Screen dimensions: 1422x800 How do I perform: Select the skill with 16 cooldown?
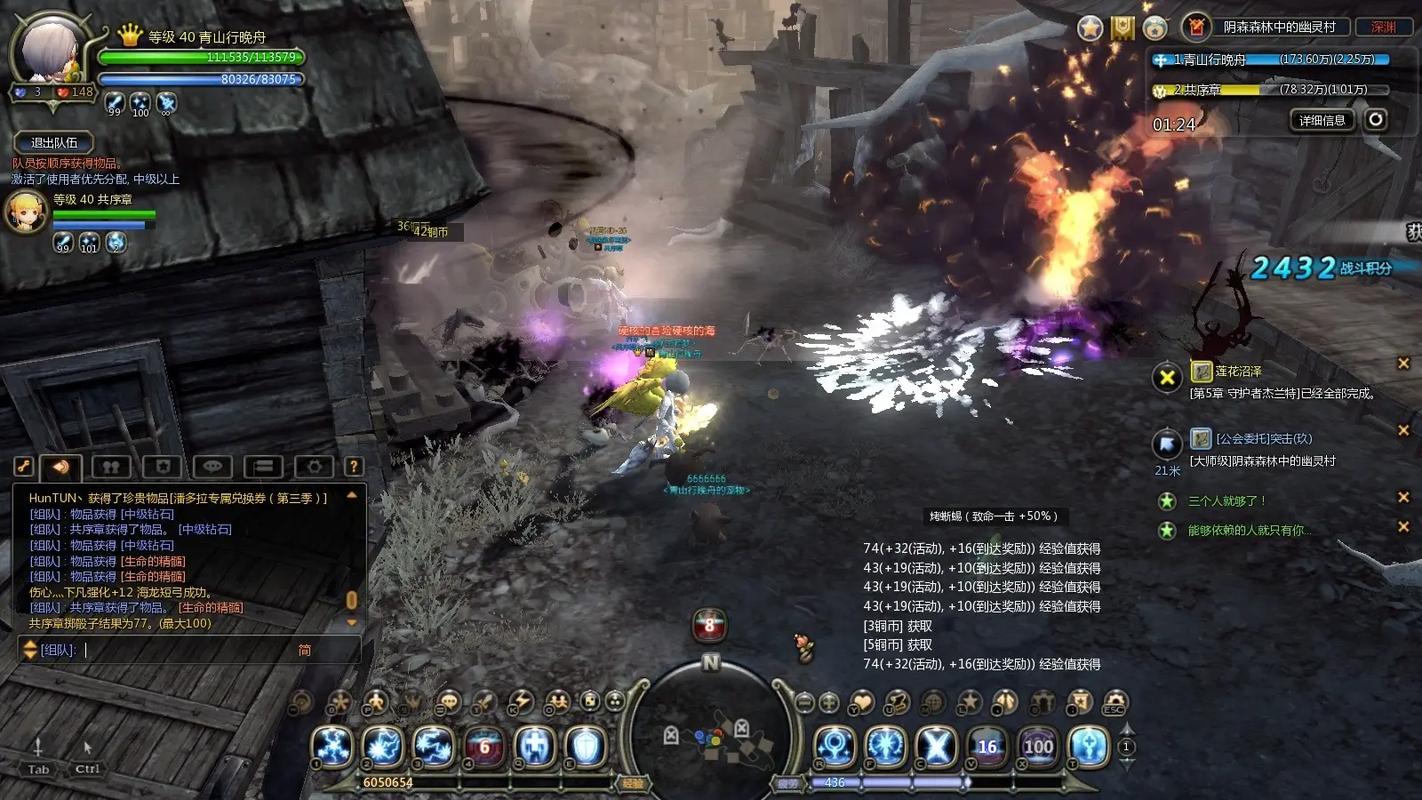pyautogui.click(x=987, y=746)
